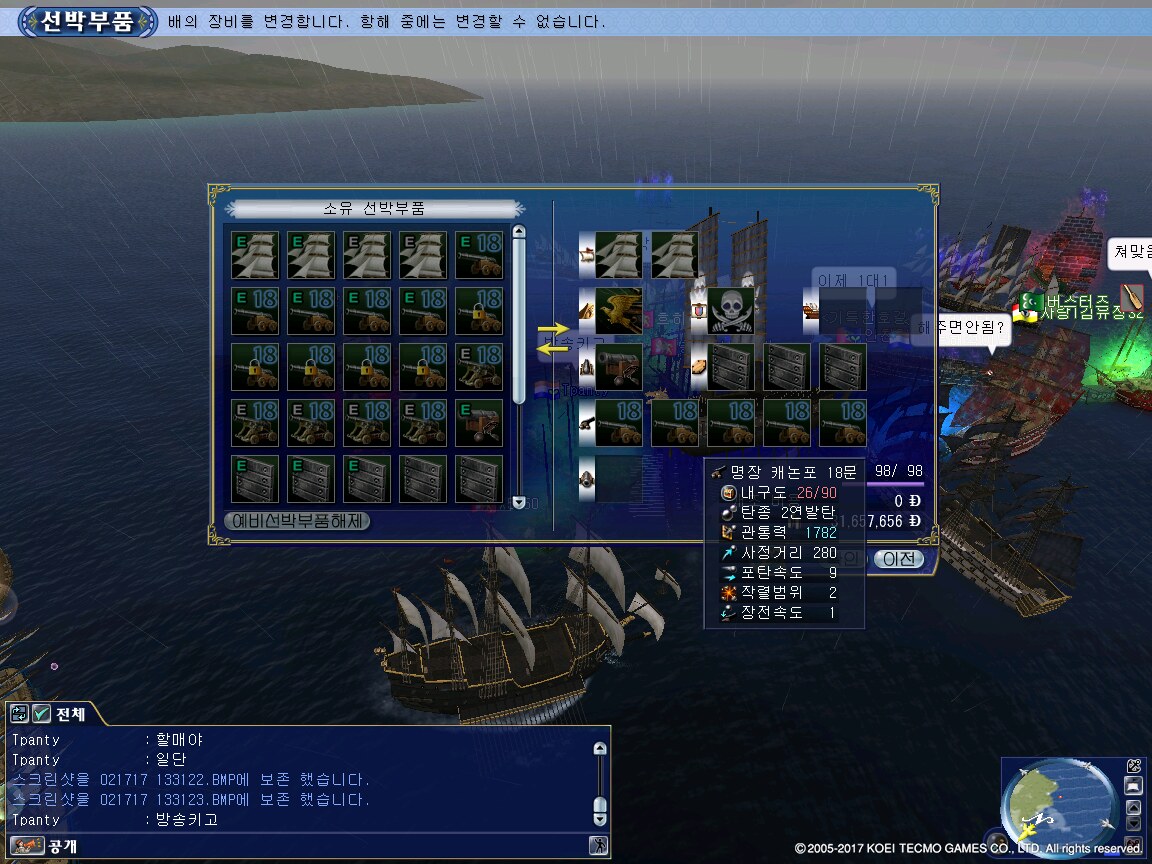Click the walking figure icon in chat bar

point(598,846)
